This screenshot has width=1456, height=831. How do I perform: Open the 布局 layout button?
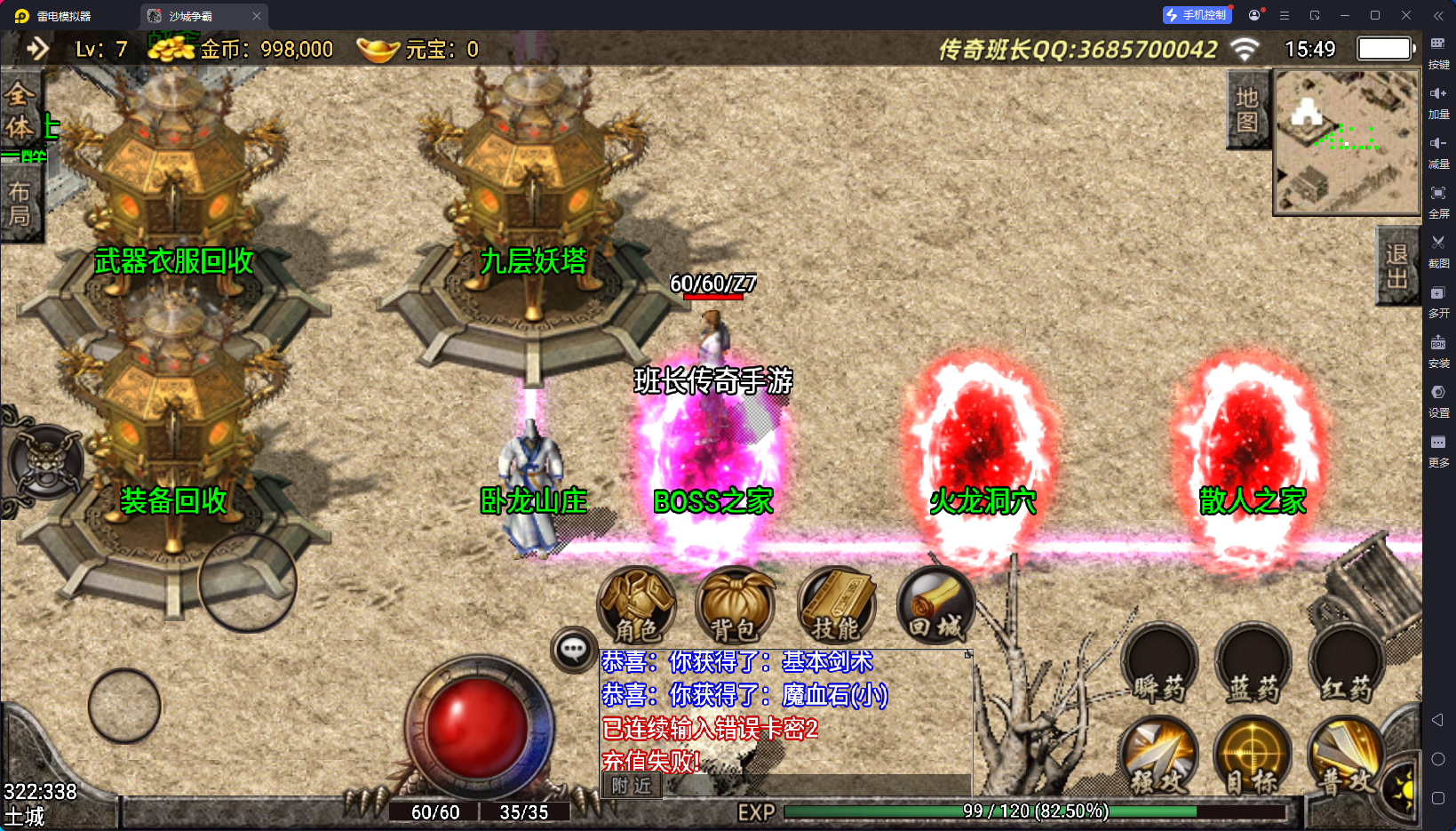click(x=20, y=204)
